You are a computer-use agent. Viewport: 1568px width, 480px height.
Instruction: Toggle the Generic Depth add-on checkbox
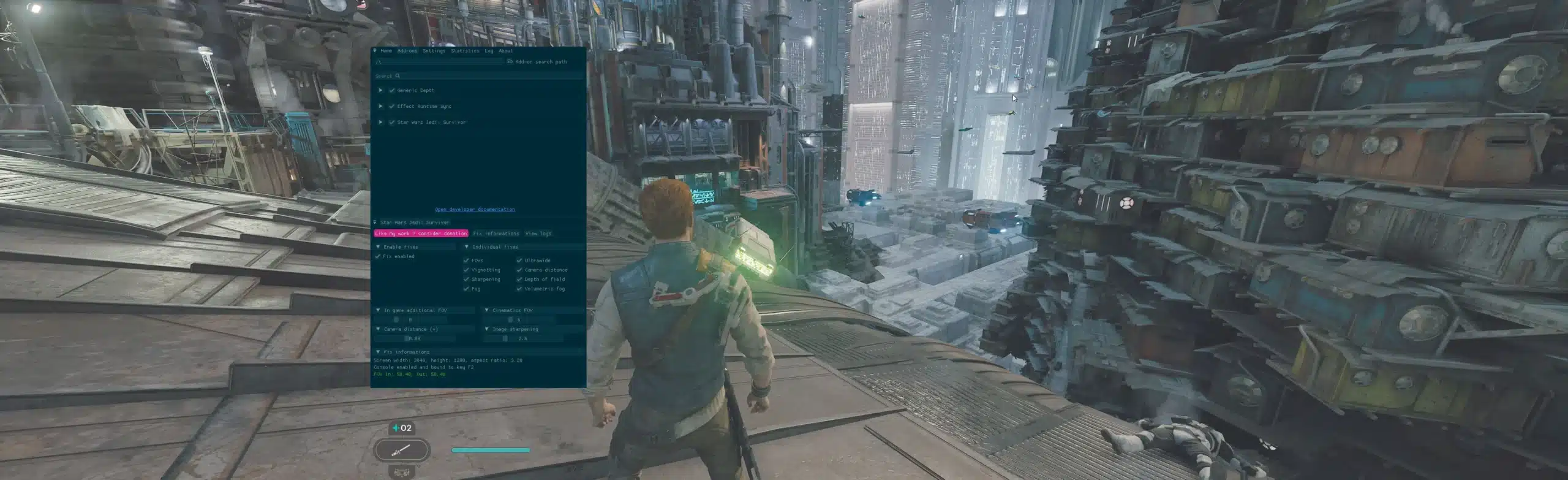click(x=392, y=91)
